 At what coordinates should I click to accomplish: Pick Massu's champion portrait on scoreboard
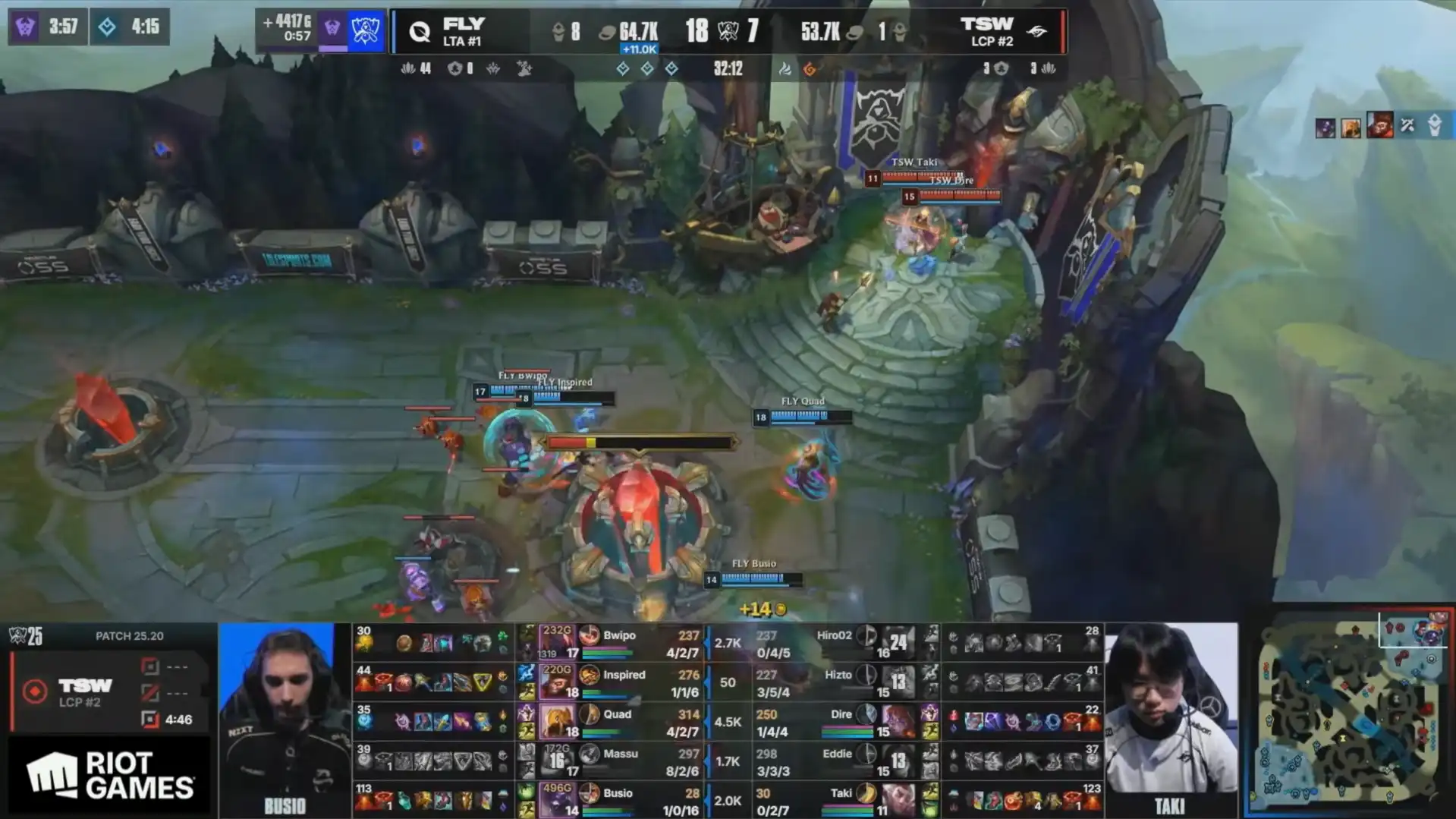coord(556,761)
